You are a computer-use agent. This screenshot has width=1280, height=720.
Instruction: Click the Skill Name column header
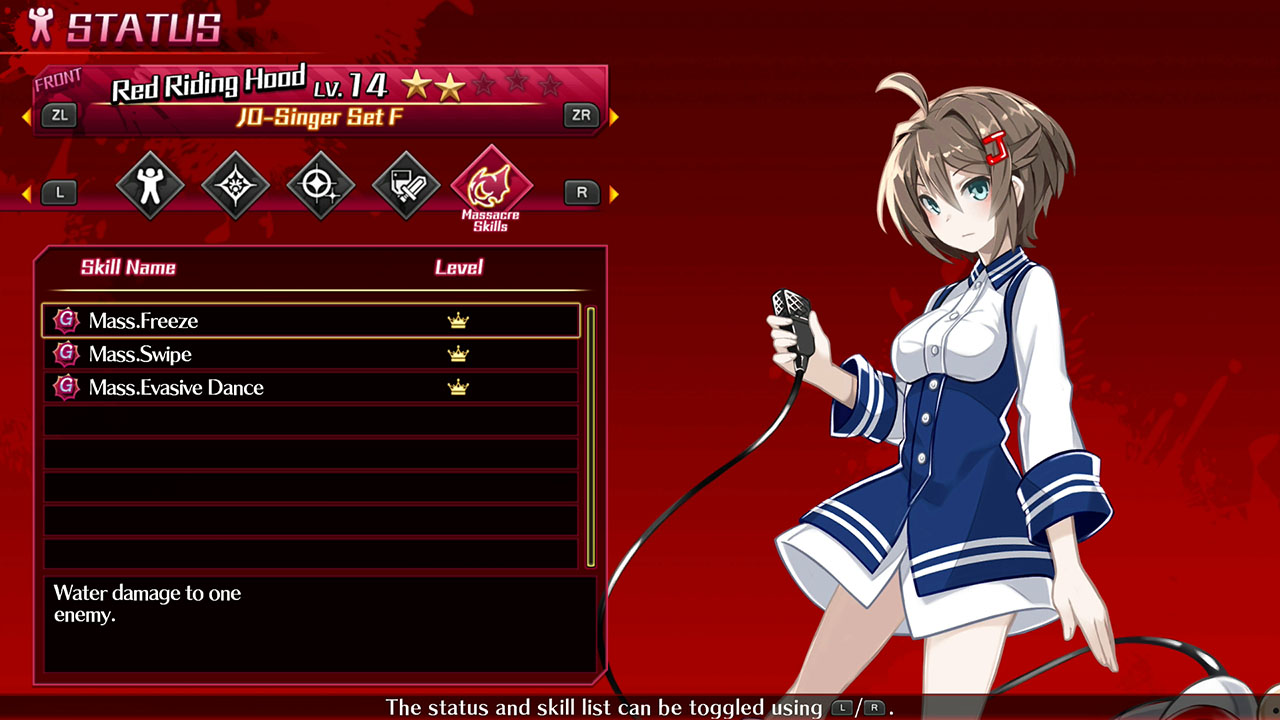[x=128, y=267]
